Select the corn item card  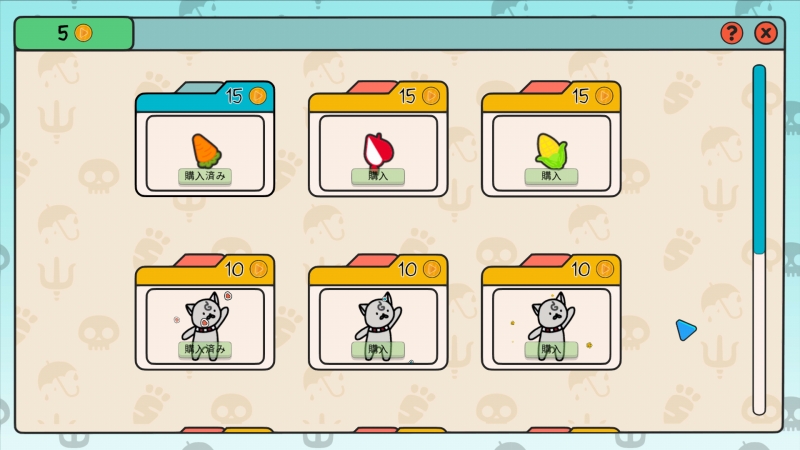click(x=551, y=148)
